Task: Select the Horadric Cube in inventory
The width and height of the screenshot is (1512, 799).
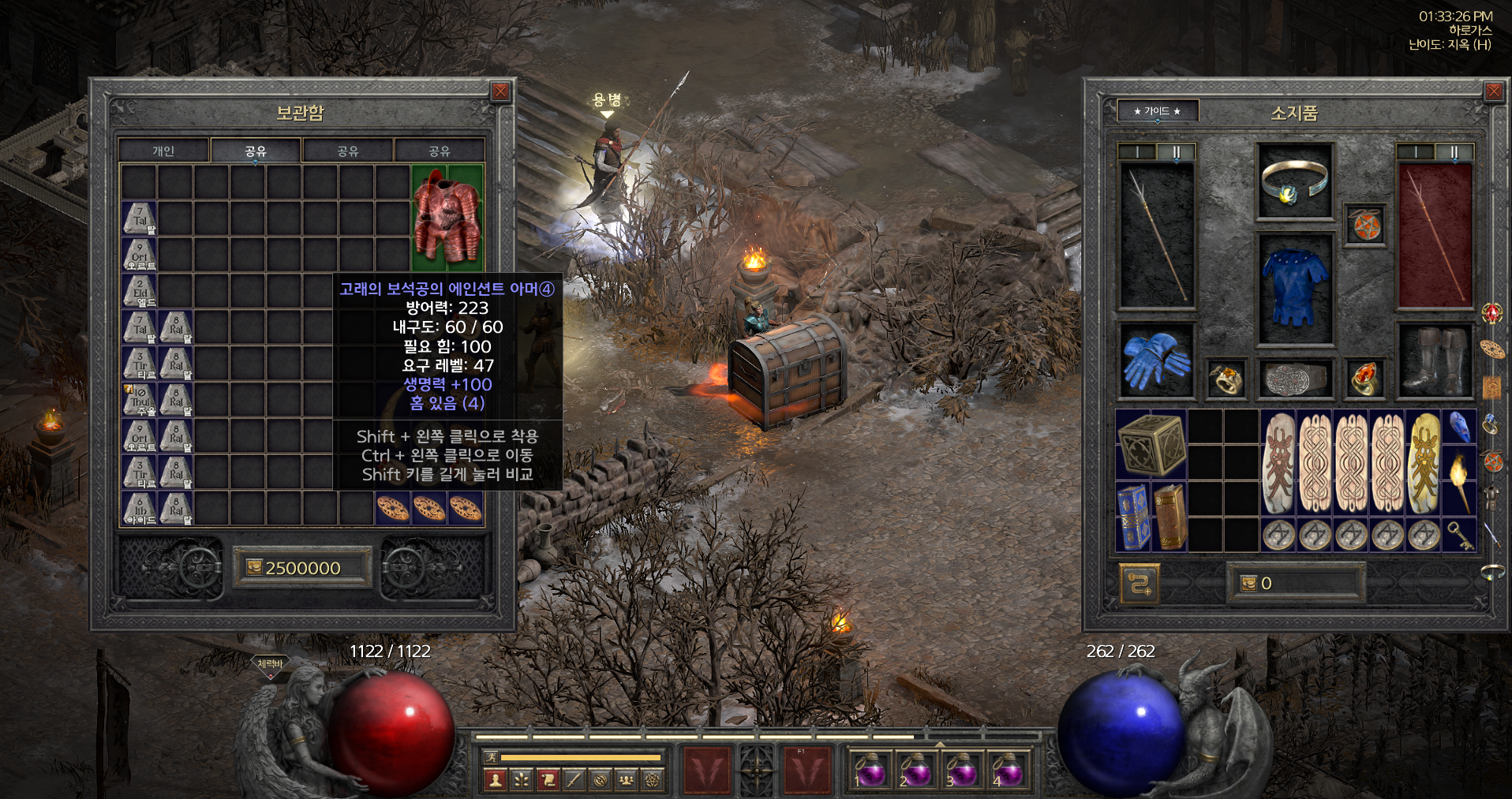Action: (x=1151, y=444)
